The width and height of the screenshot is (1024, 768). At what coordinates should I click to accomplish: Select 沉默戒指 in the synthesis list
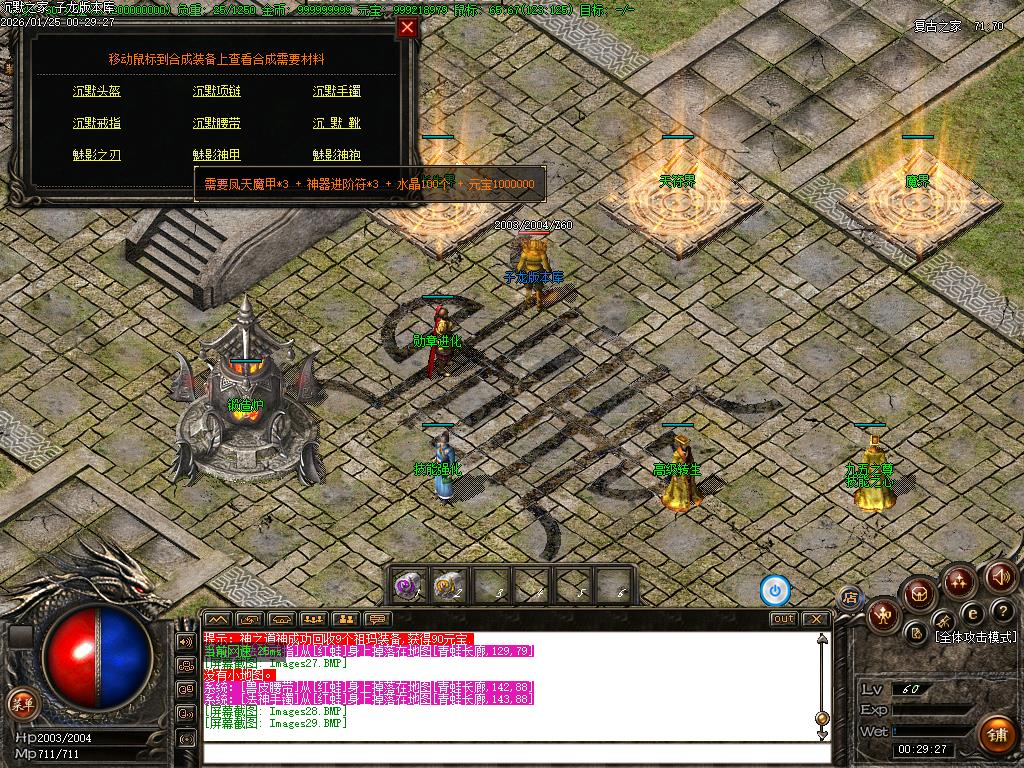pyautogui.click(x=97, y=123)
